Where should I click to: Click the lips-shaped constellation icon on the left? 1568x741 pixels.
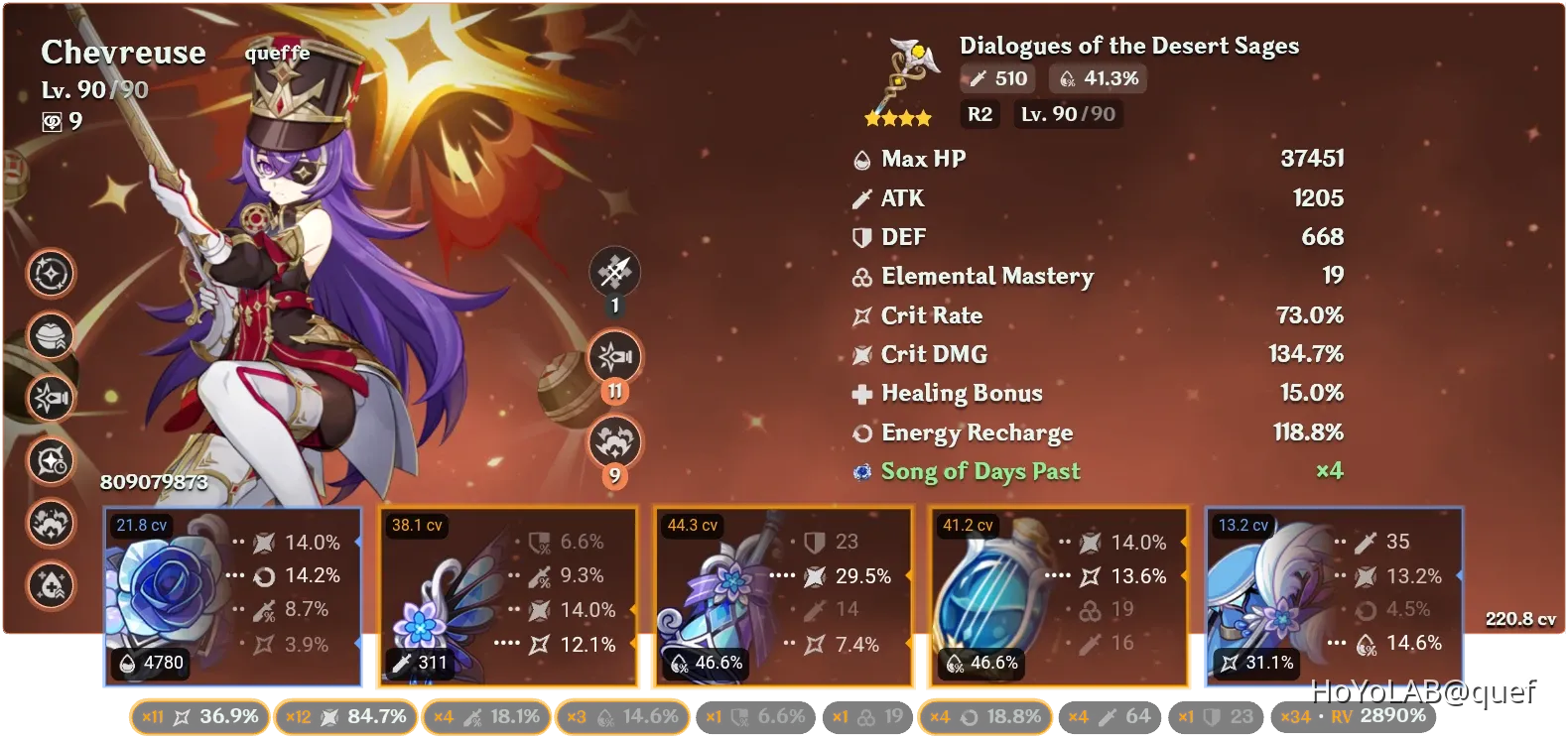[52, 337]
